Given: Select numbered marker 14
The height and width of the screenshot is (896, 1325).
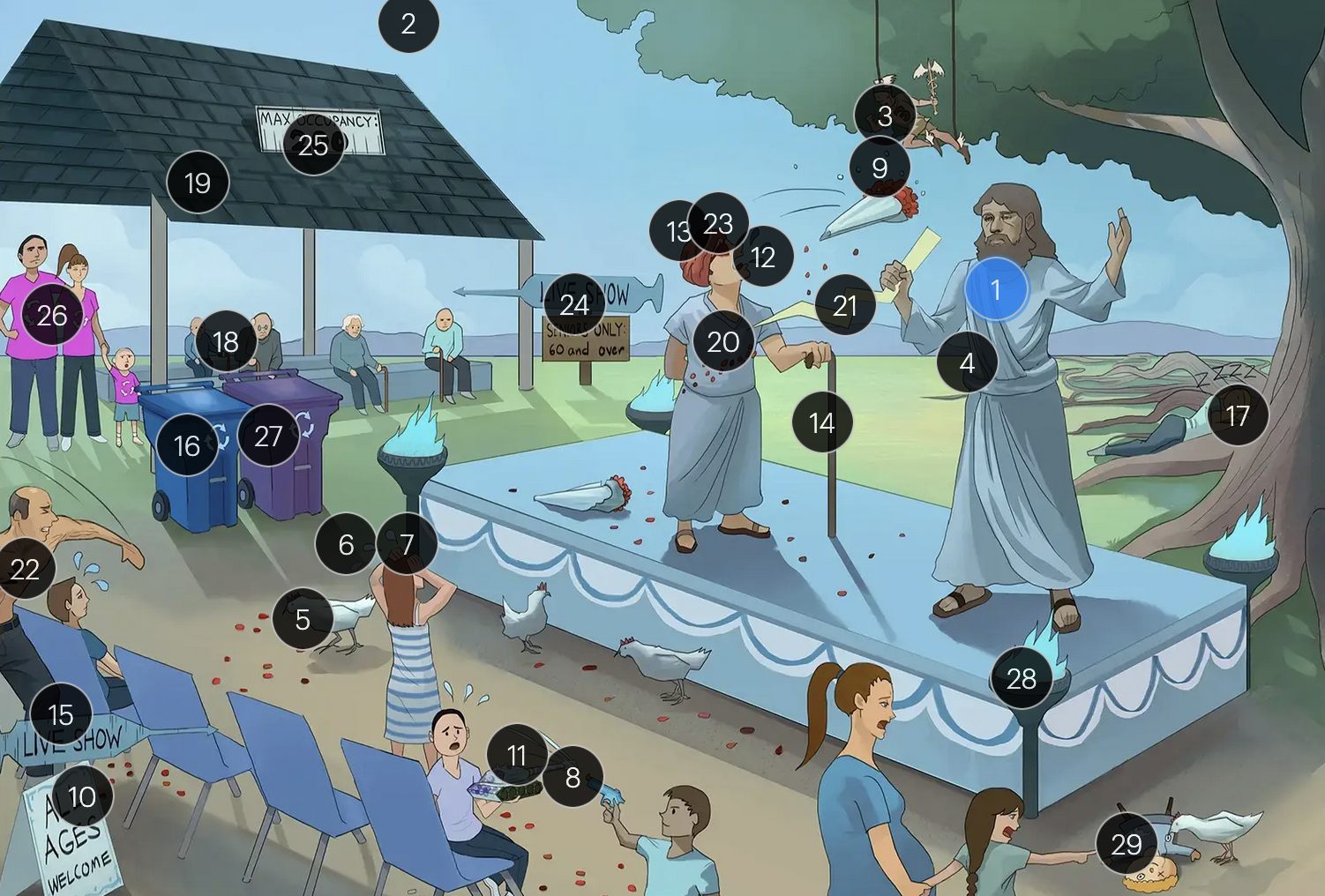Looking at the screenshot, I should [822, 422].
